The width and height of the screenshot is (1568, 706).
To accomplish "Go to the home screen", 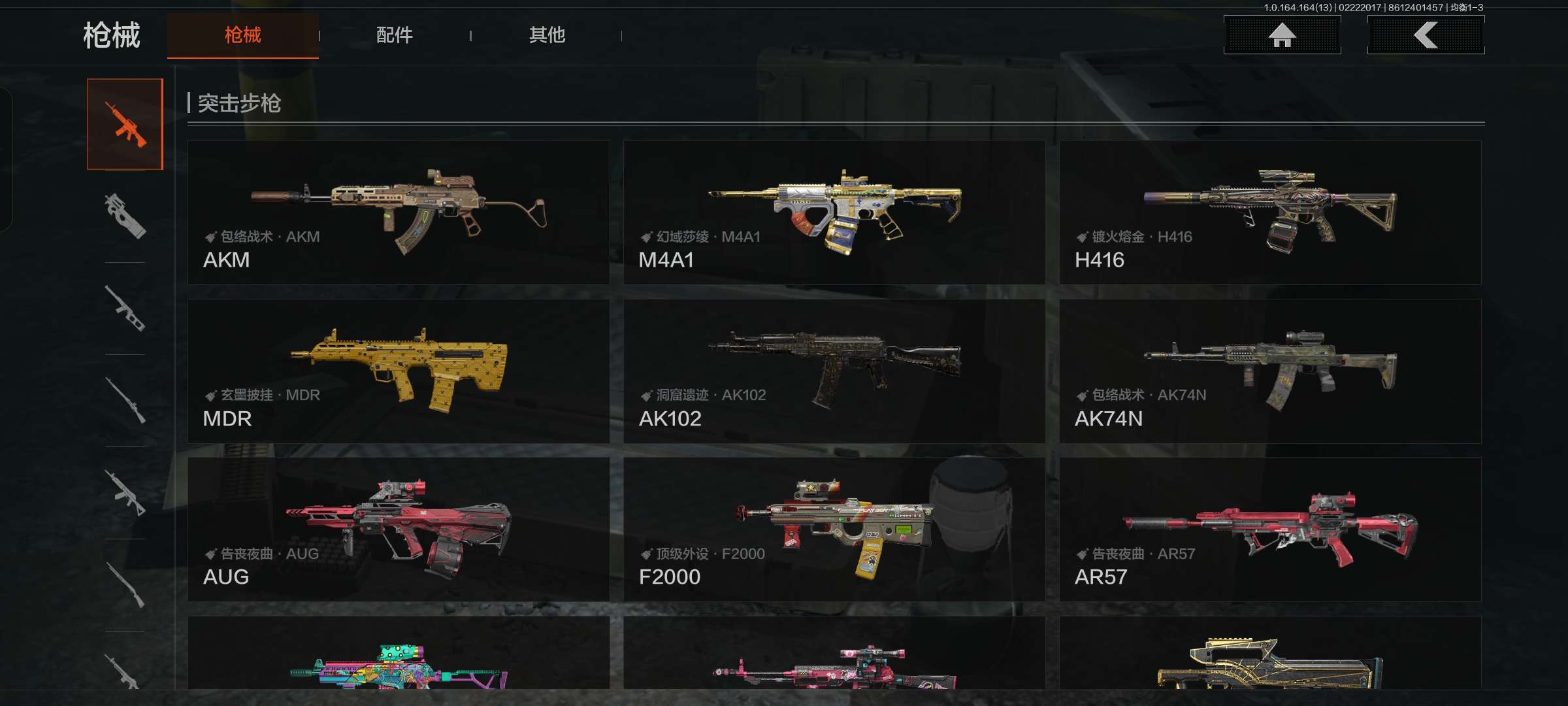I will (x=1282, y=35).
